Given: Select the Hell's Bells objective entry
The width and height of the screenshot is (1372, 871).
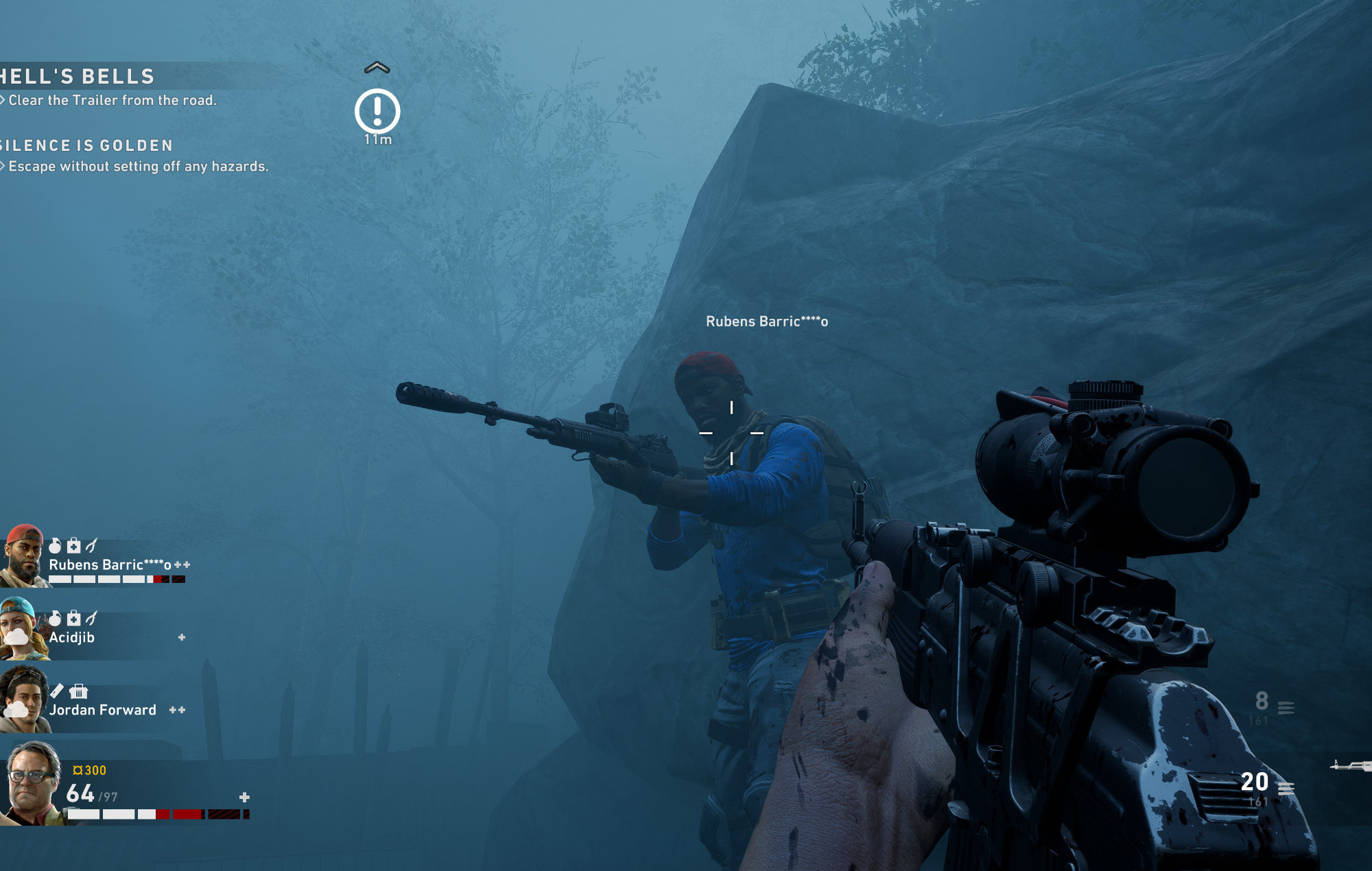Looking at the screenshot, I should tap(78, 77).
